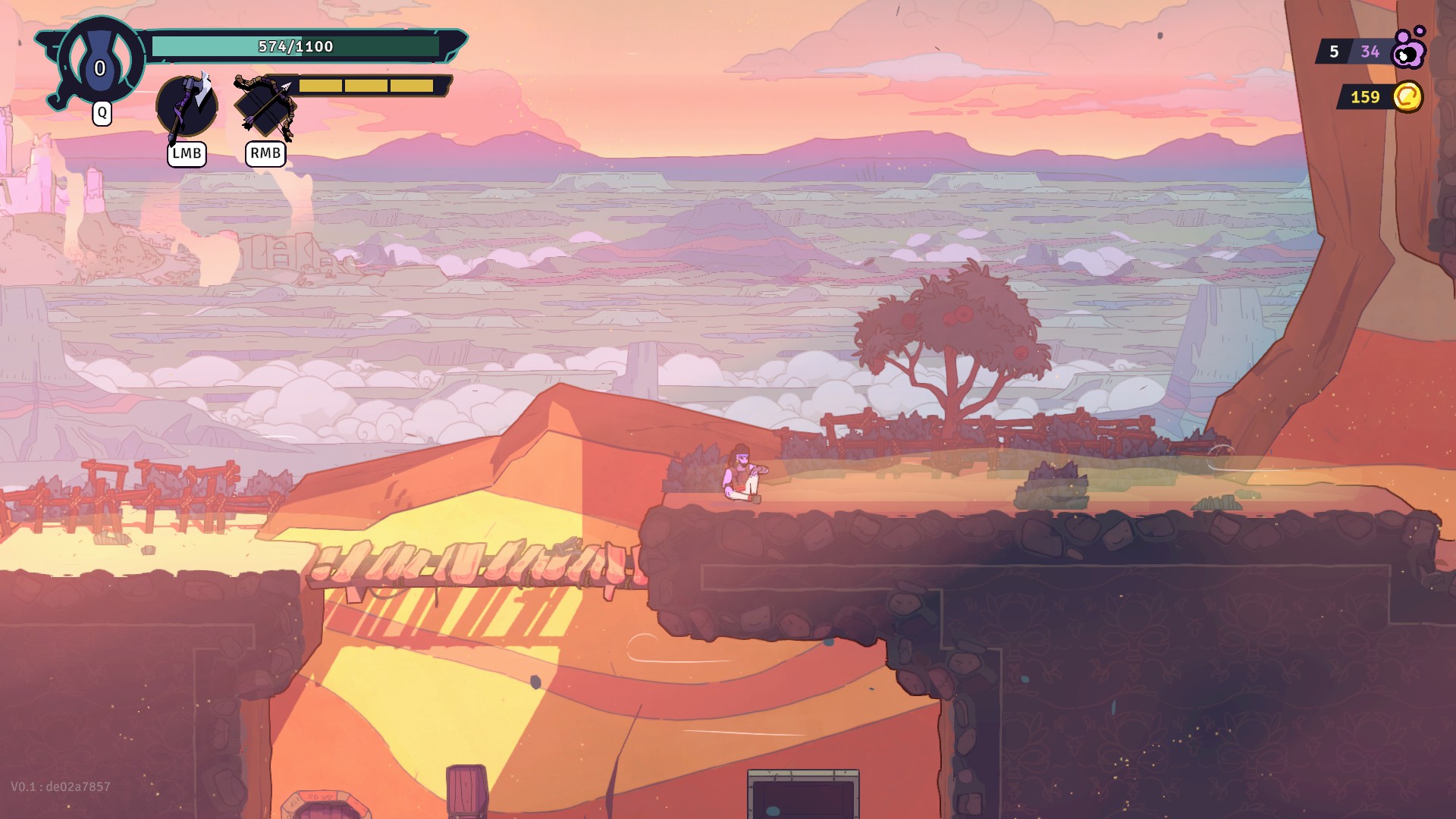This screenshot has width=1456, height=819.
Task: Click the purple soul creature icon
Action: 1410,49
